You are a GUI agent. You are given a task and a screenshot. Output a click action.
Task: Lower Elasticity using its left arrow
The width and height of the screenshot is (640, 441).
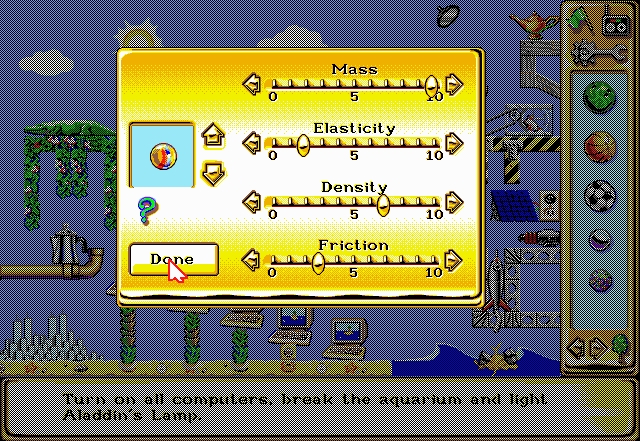coord(252,144)
